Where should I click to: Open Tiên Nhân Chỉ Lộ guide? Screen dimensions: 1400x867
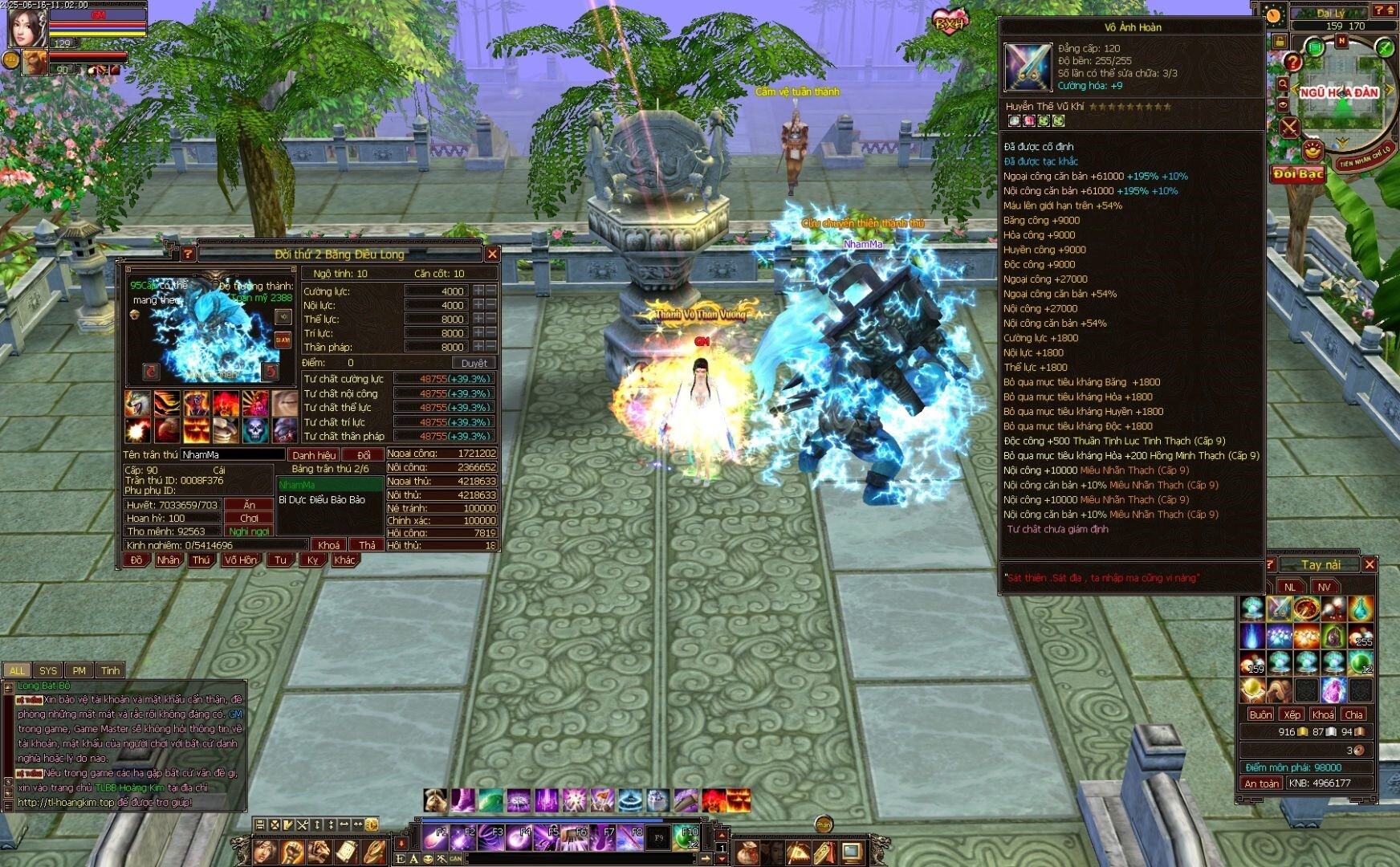1364,156
